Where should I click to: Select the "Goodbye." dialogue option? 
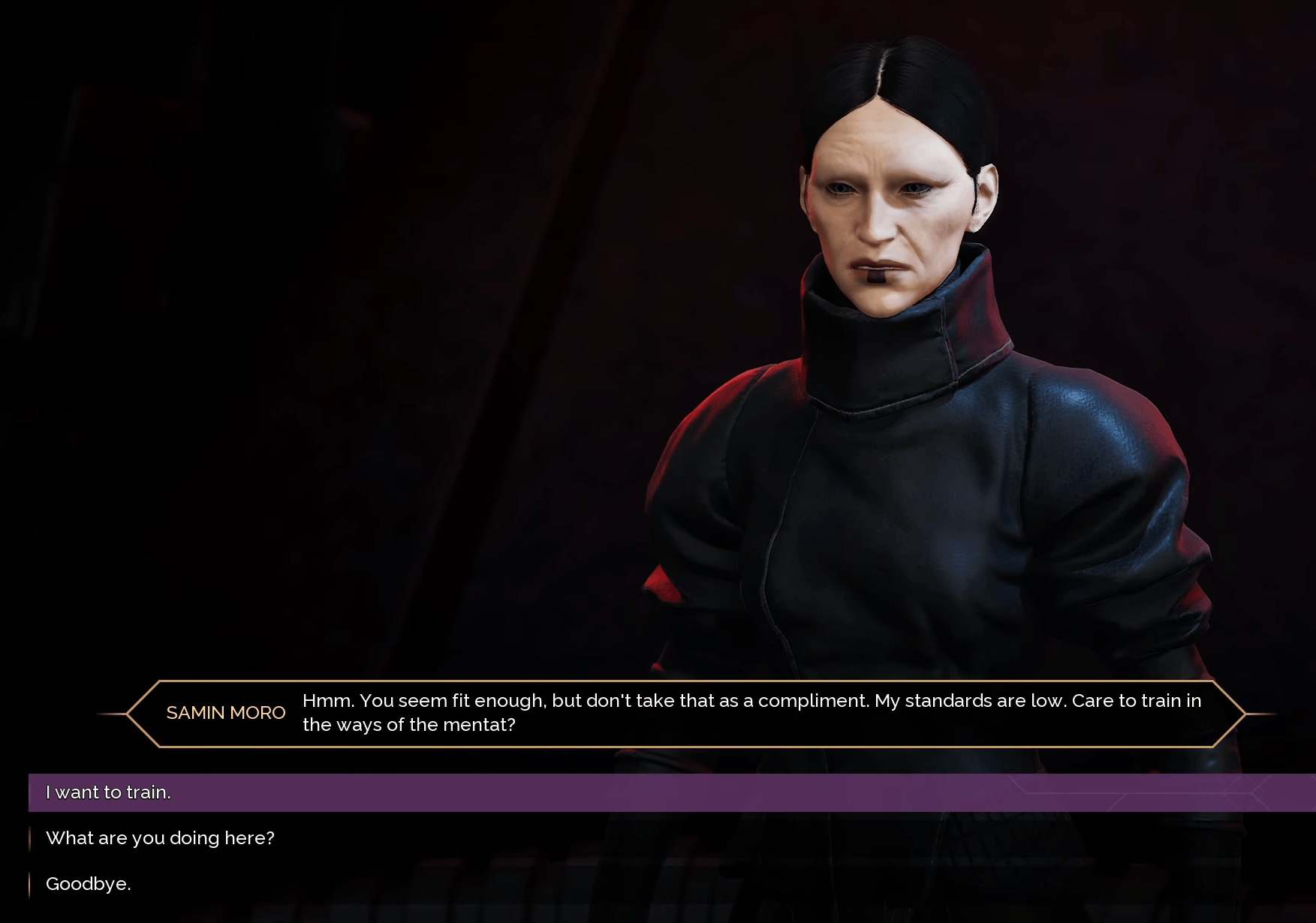pyautogui.click(x=89, y=884)
